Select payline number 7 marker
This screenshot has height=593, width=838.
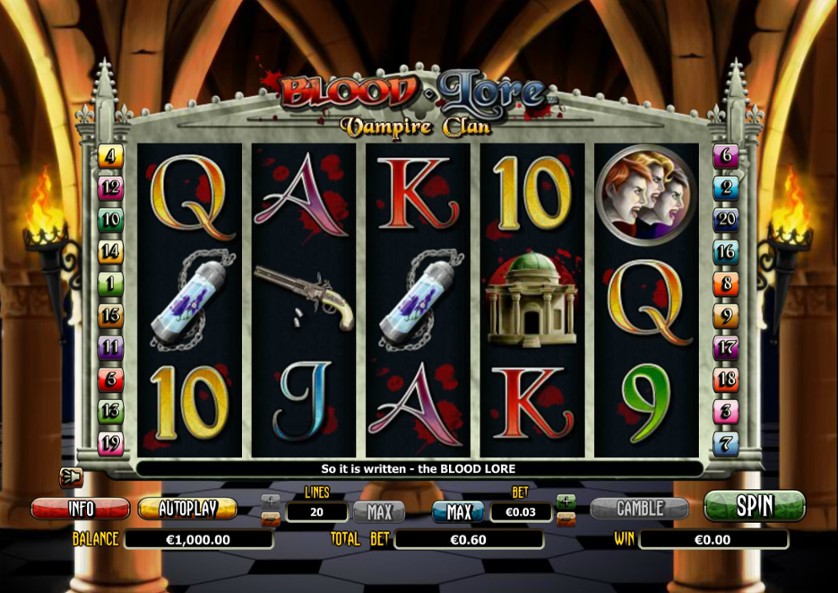coord(725,443)
